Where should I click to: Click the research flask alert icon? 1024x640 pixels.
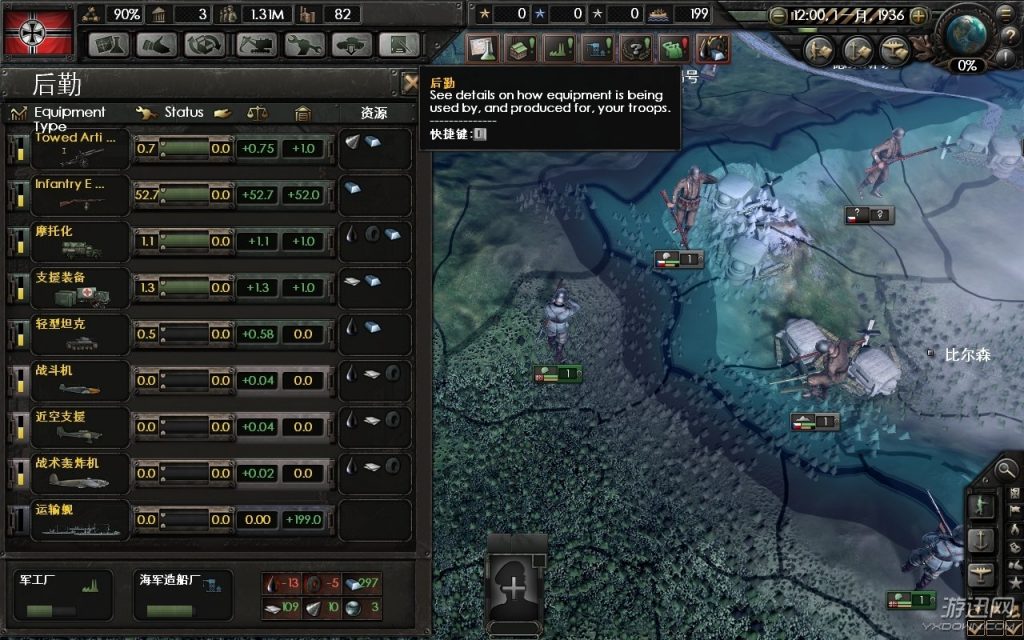pos(484,48)
